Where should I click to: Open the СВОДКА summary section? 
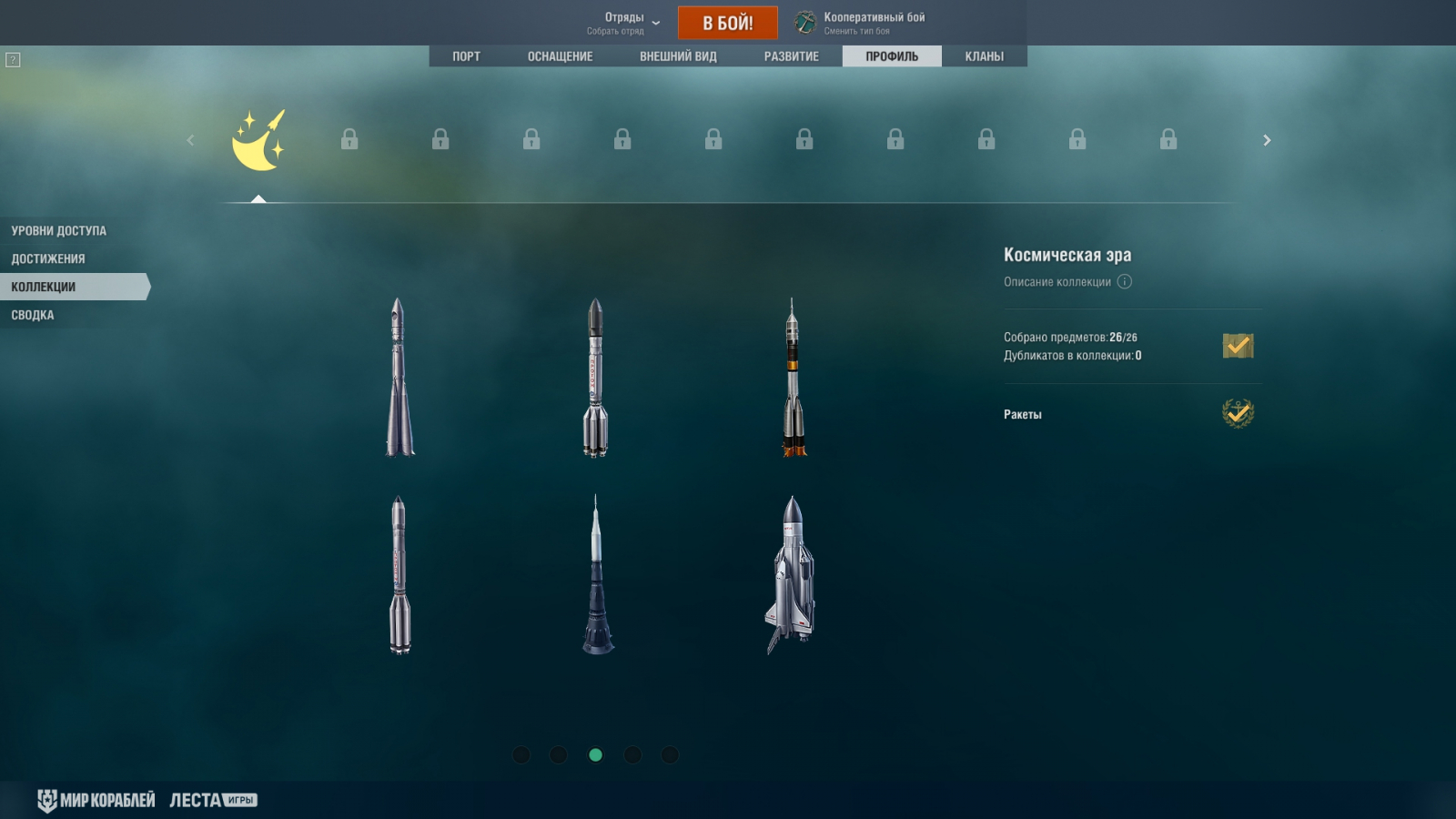[33, 315]
